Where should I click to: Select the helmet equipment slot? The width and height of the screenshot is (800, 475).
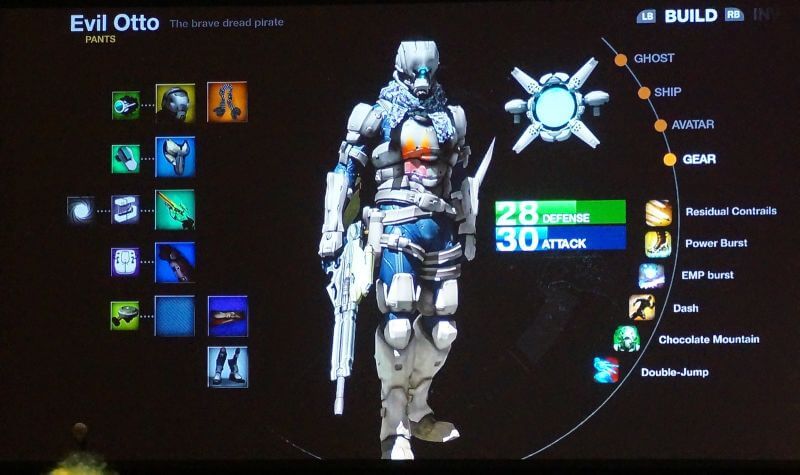(175, 103)
